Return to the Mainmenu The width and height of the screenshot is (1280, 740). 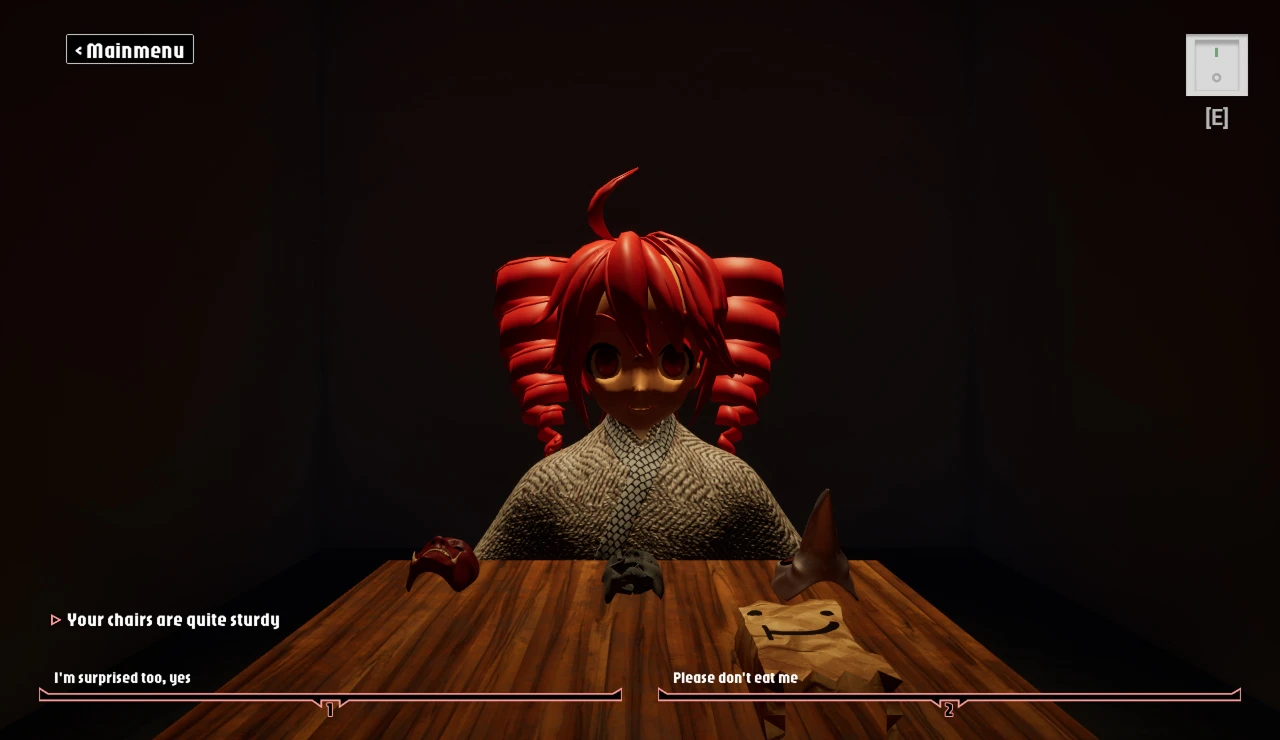point(130,50)
